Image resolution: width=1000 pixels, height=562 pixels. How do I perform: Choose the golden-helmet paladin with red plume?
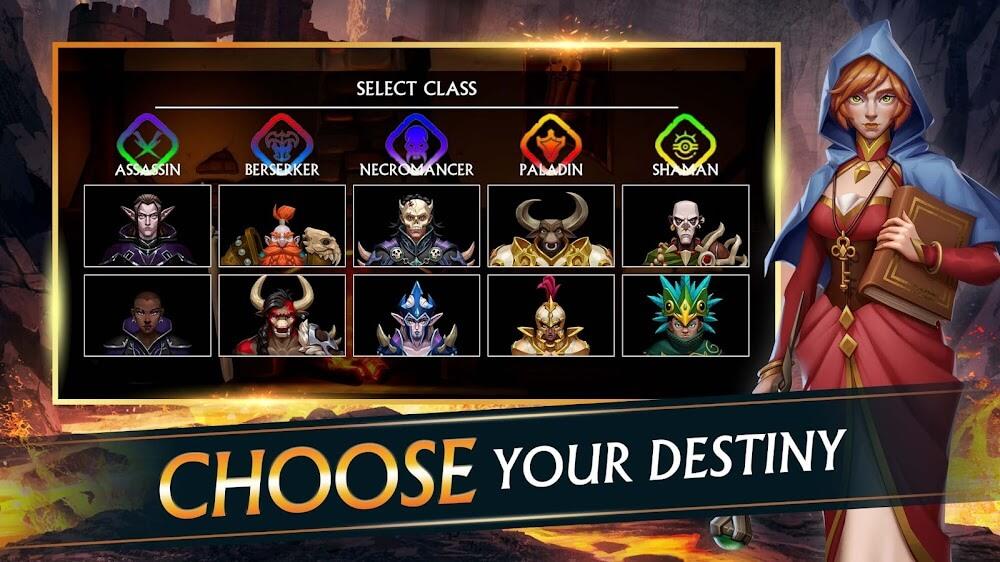coord(550,315)
